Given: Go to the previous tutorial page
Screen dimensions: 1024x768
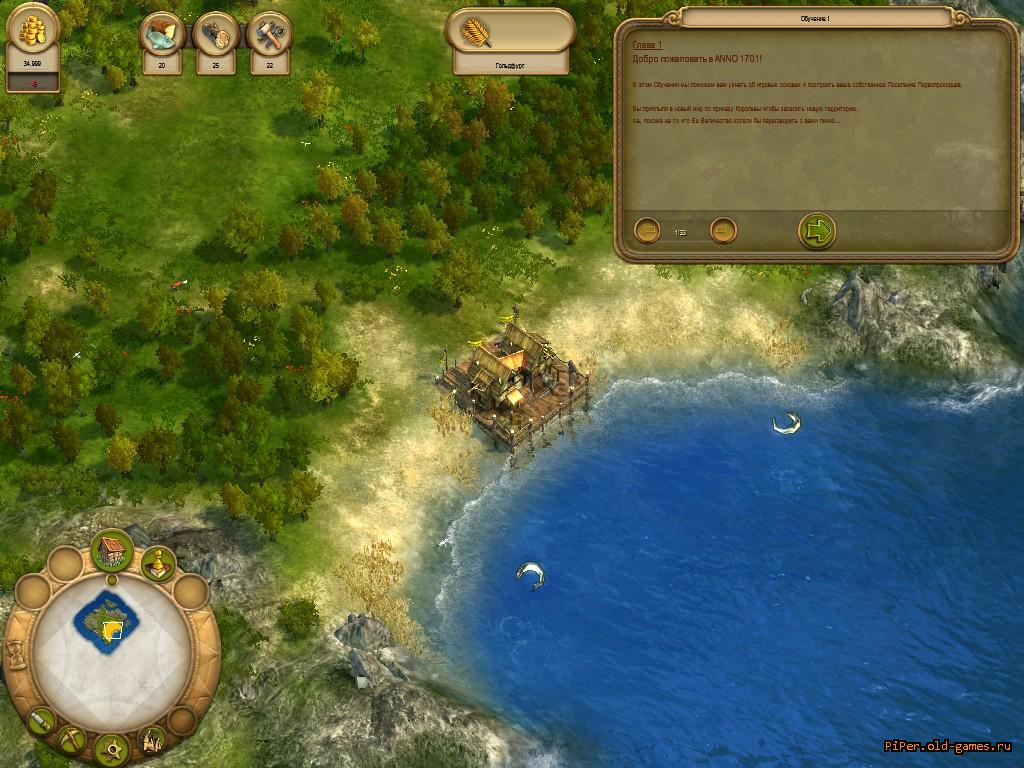Looking at the screenshot, I should click(x=647, y=231).
